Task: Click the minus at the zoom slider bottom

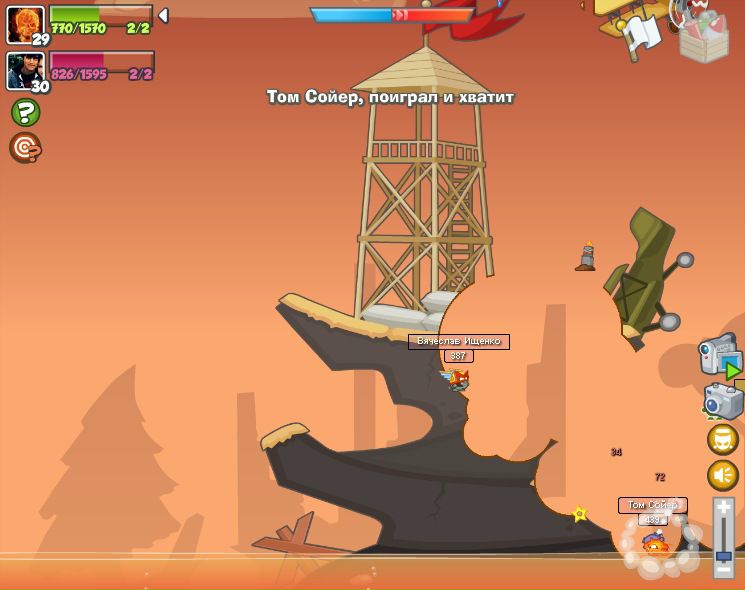Action: click(x=724, y=569)
